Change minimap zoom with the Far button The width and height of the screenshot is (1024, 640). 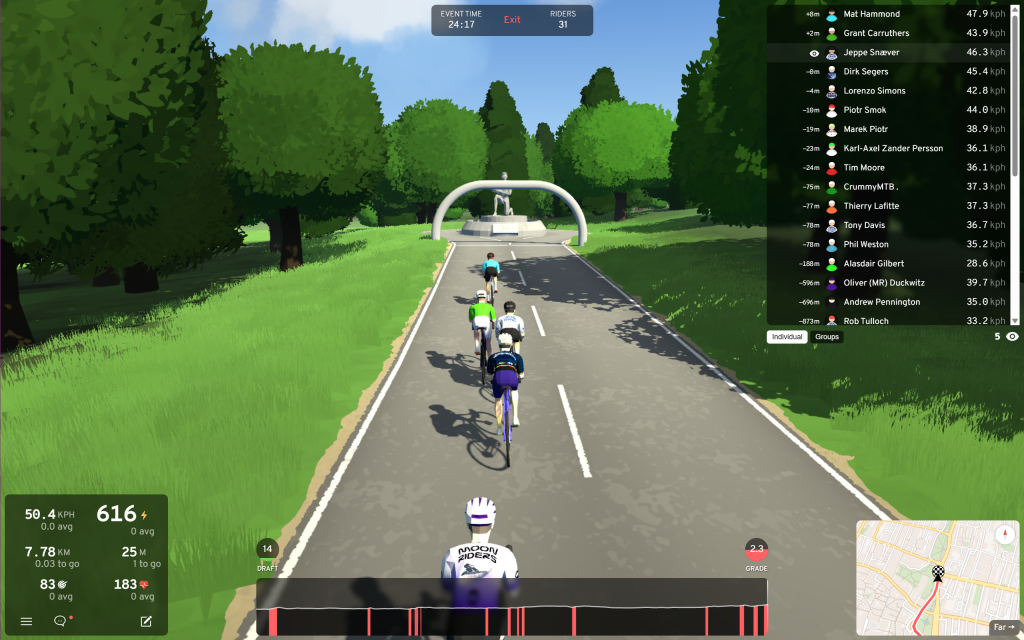[x=1003, y=627]
